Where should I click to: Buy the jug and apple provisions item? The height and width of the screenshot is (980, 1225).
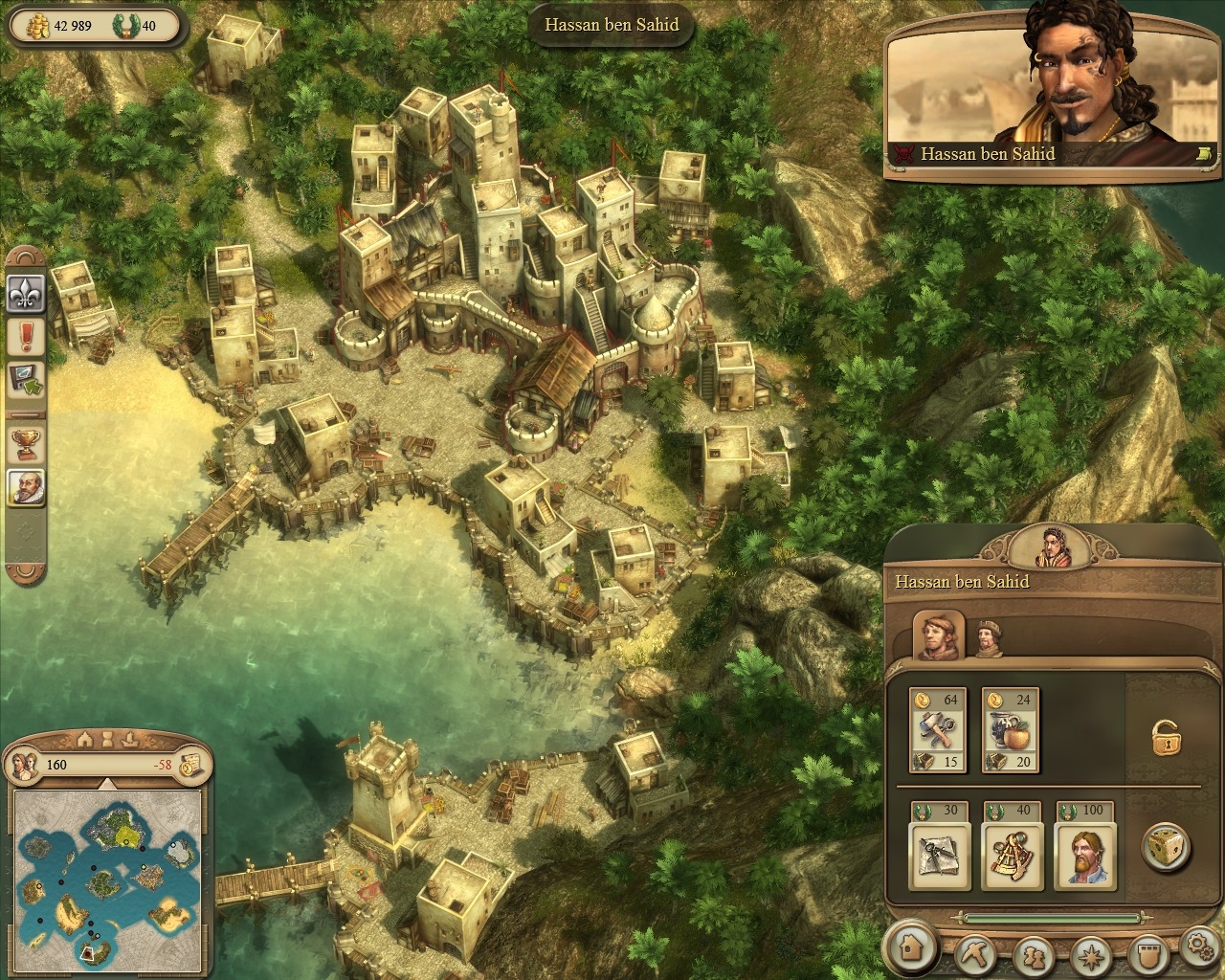click(1011, 730)
